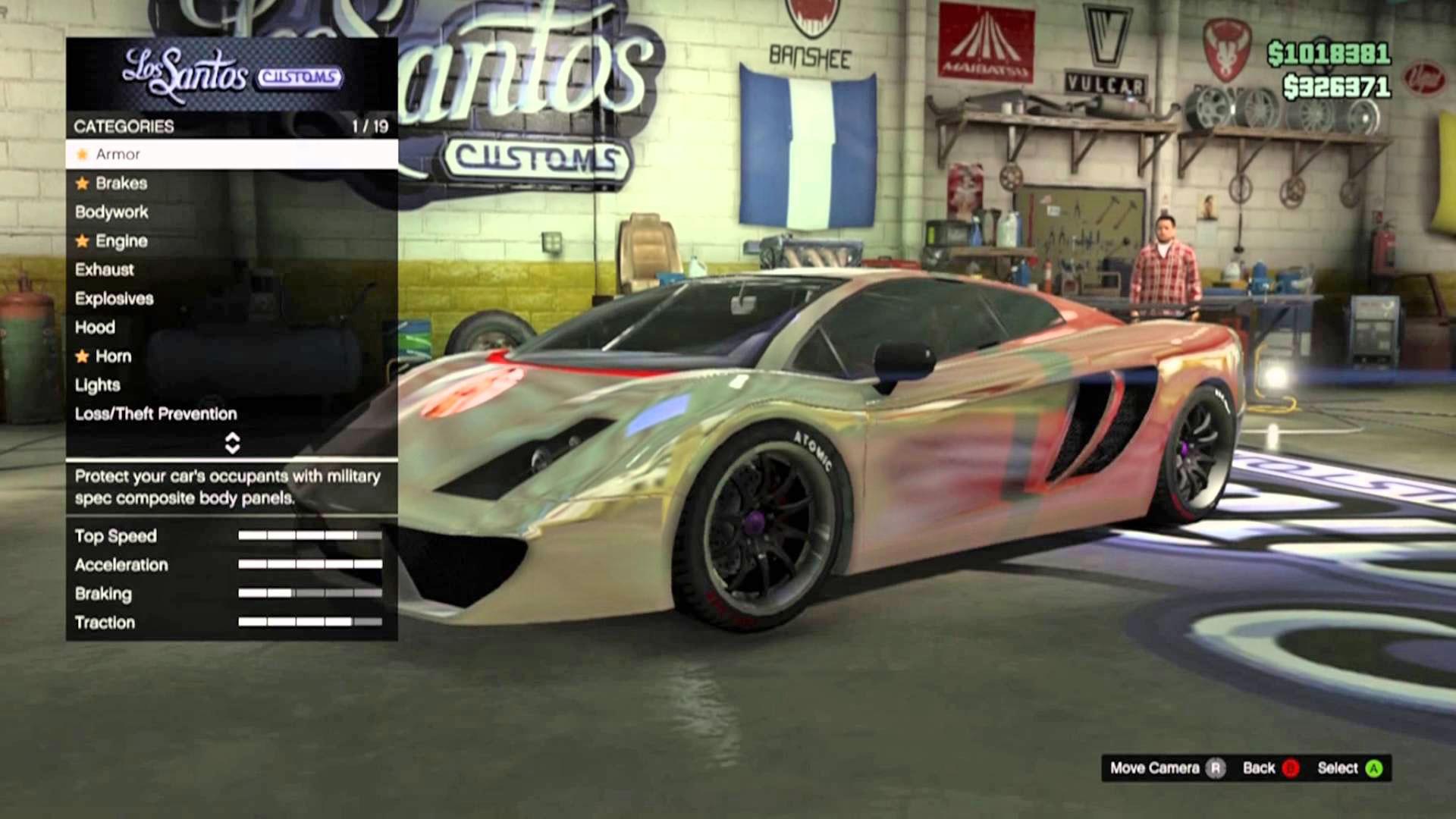Click the category list scroll arrows
This screenshot has height=819, width=1456.
pos(232,444)
